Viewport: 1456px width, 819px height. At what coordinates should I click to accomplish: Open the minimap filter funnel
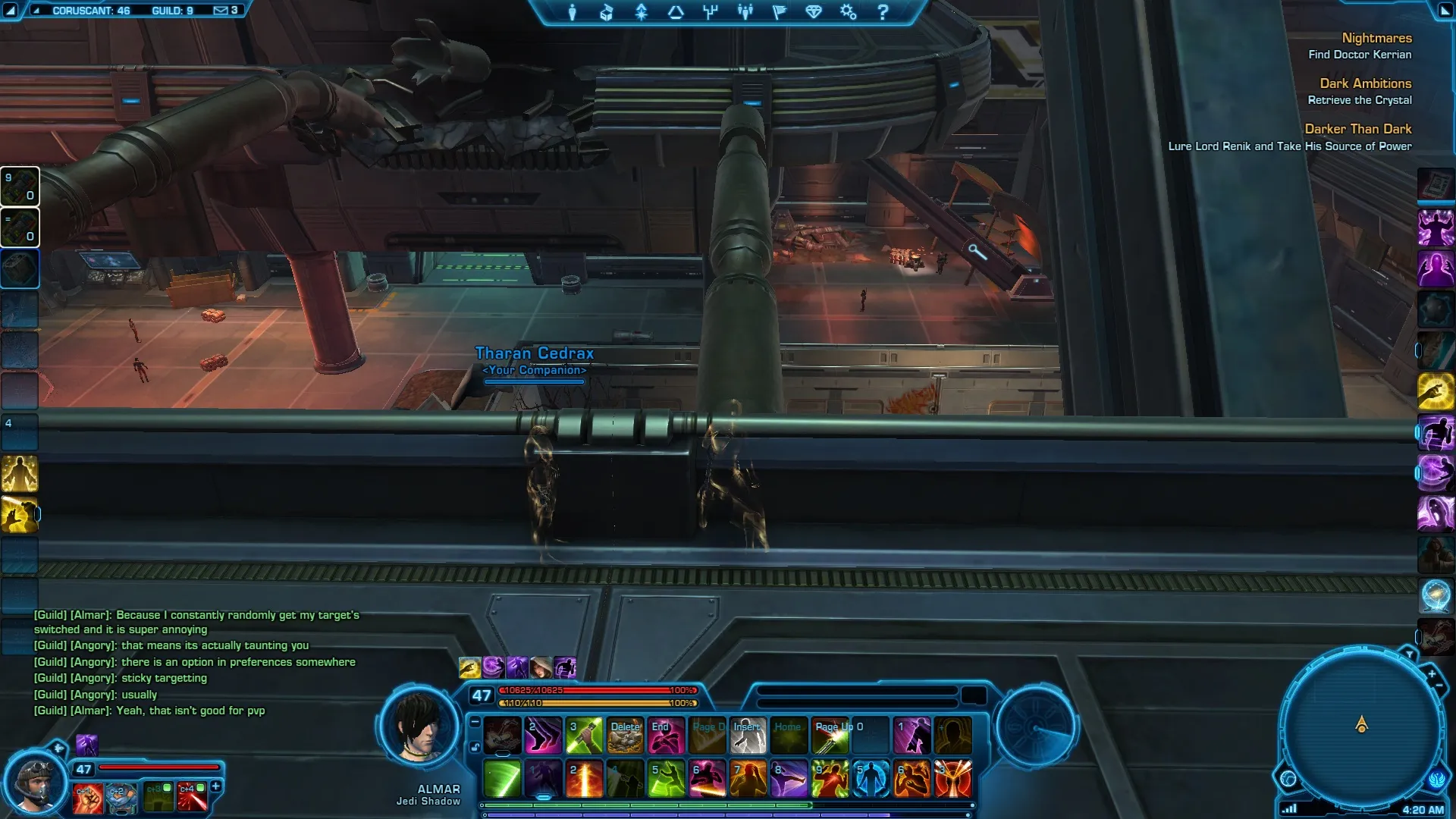click(1409, 654)
